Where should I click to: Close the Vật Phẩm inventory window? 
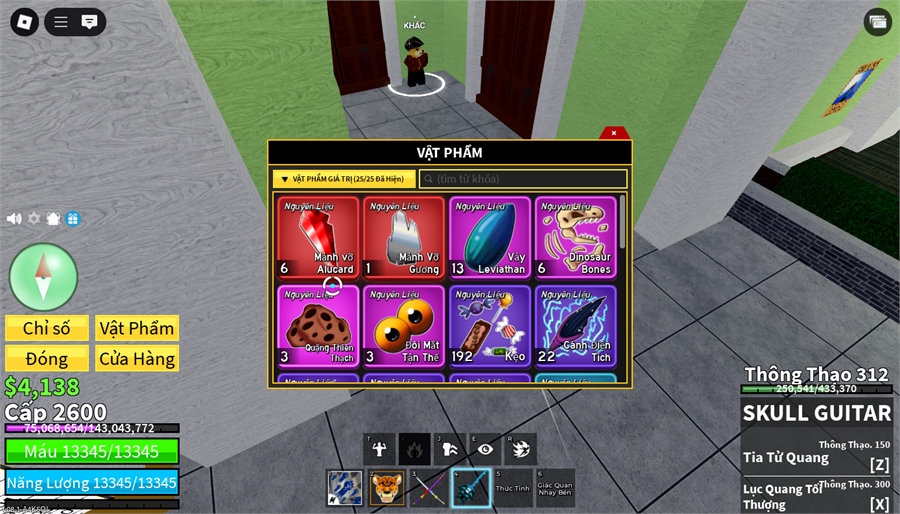pyautogui.click(x=614, y=133)
